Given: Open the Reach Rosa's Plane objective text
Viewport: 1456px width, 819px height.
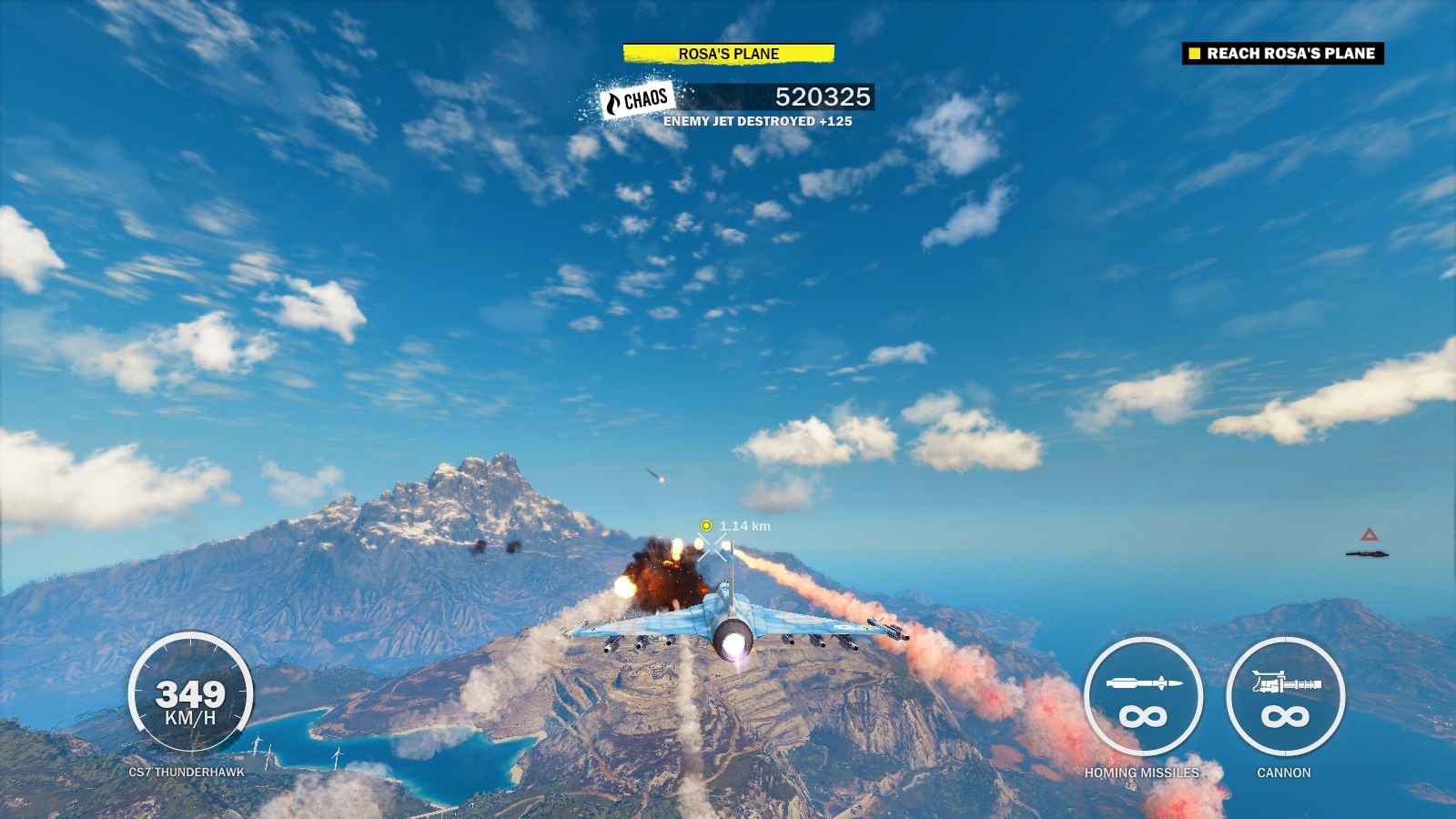Looking at the screenshot, I should [x=1292, y=54].
